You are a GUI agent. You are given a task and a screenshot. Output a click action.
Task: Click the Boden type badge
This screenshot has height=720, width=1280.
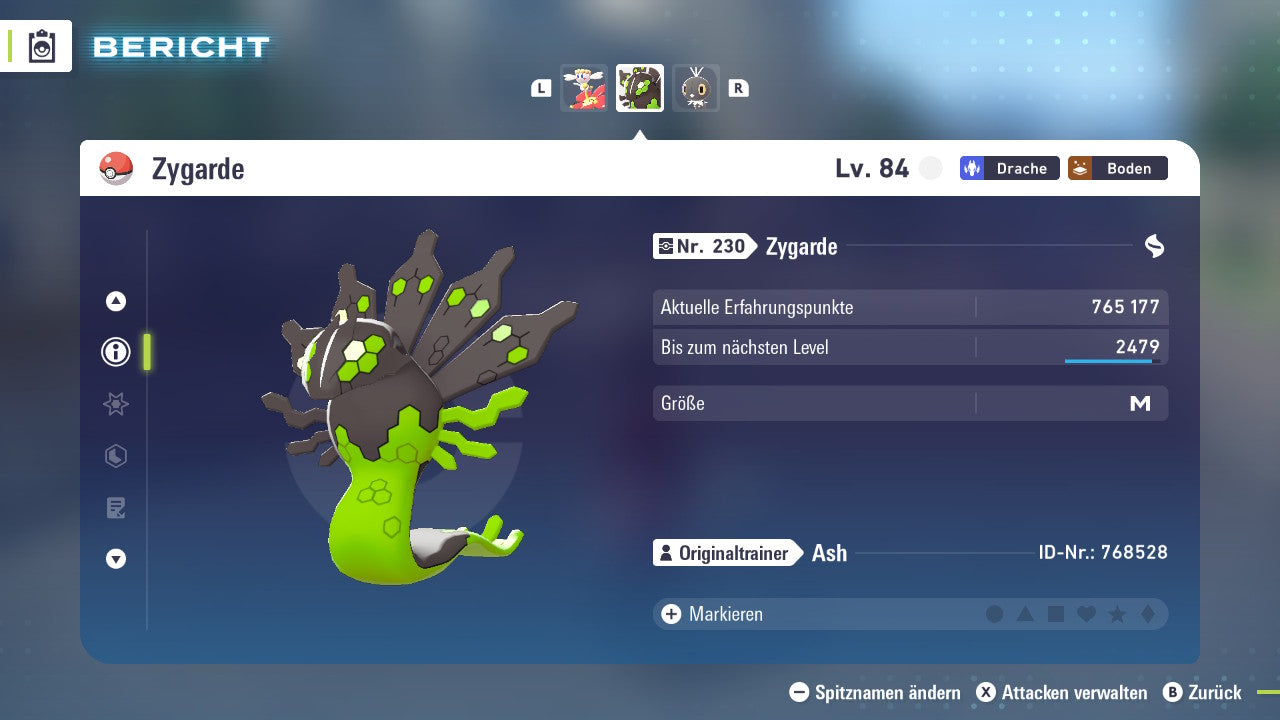[x=1117, y=168]
